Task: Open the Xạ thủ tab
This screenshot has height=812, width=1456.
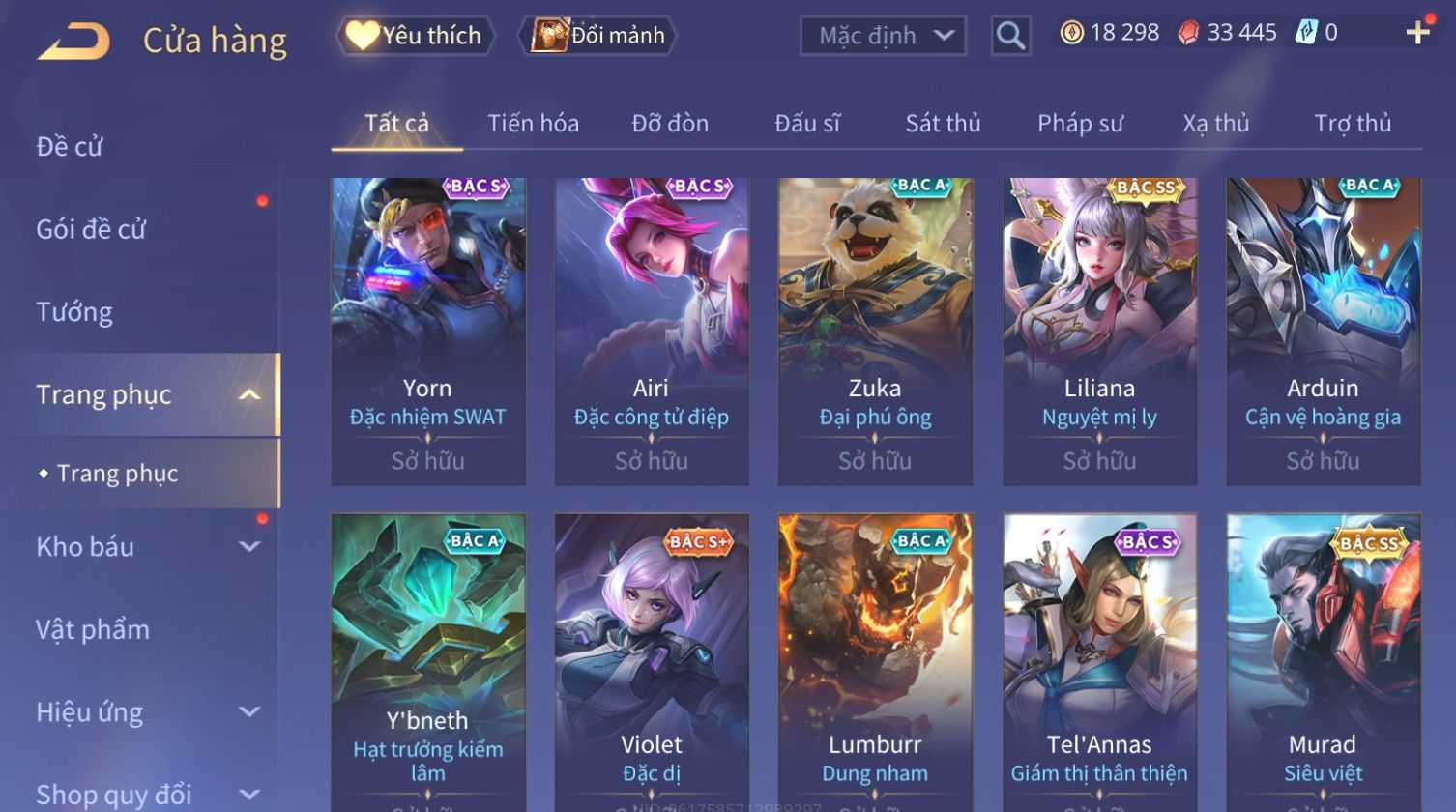Action: (x=1215, y=124)
